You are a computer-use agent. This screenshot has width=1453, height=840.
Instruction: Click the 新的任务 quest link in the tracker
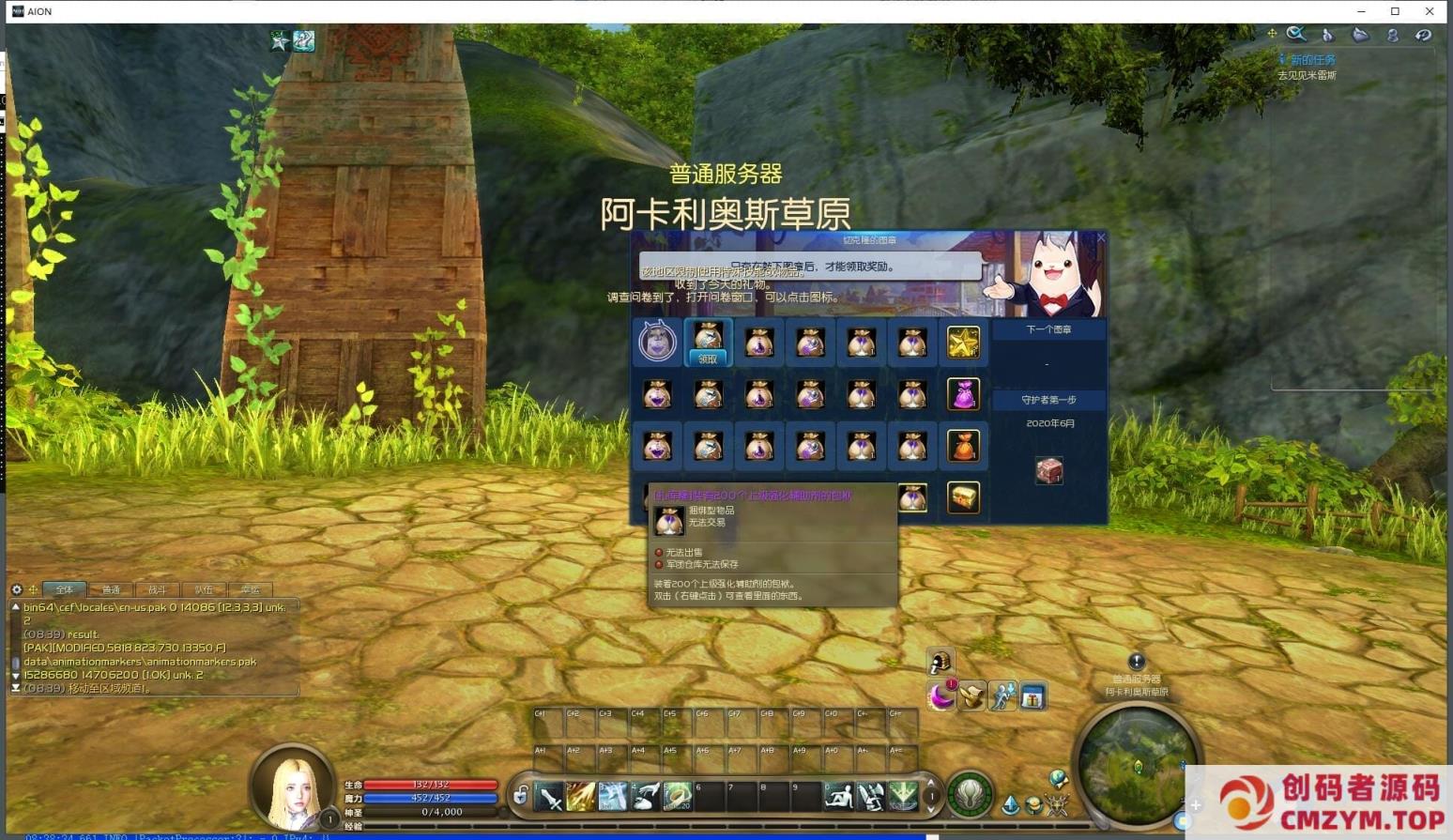click(1311, 58)
